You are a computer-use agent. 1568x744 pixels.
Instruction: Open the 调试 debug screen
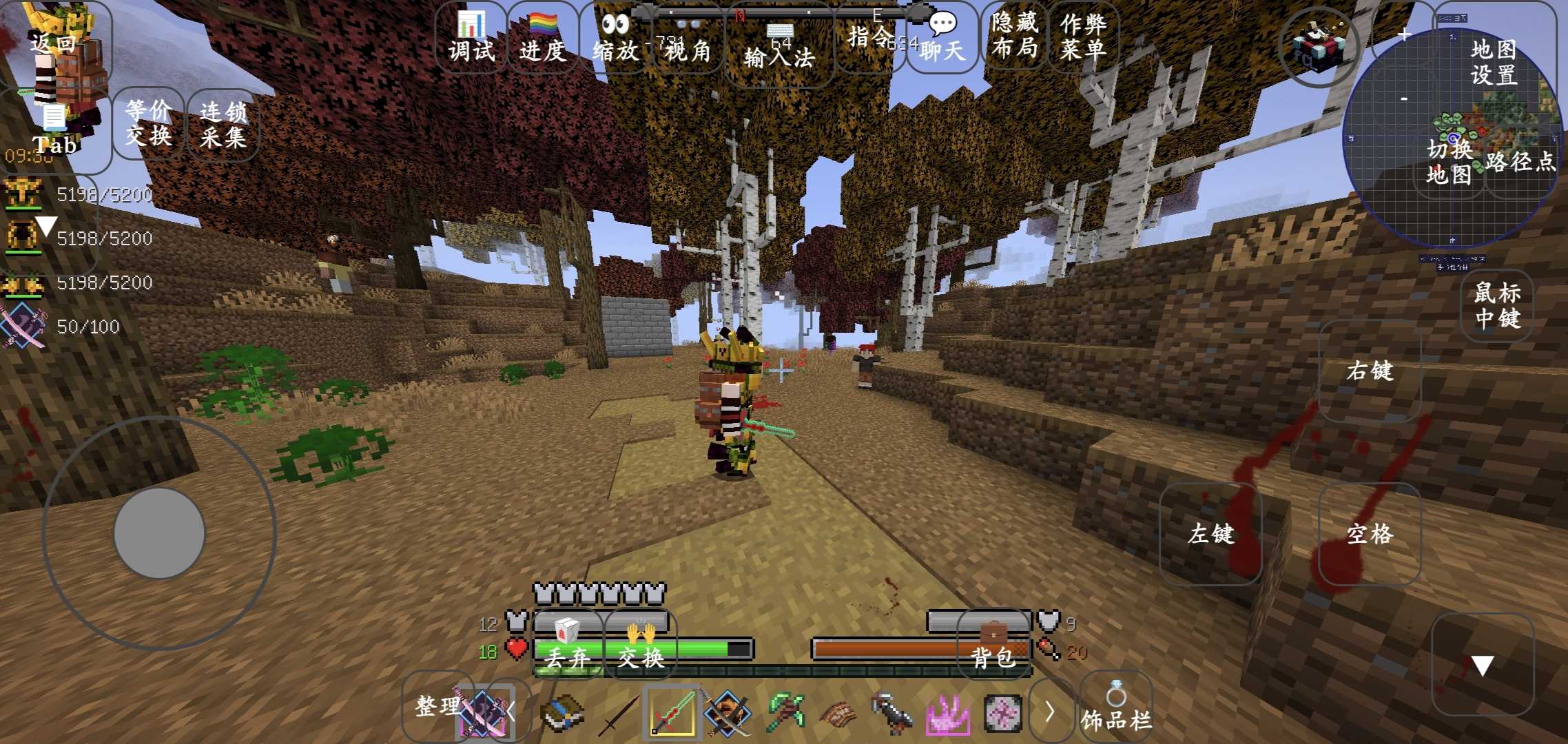click(x=471, y=38)
